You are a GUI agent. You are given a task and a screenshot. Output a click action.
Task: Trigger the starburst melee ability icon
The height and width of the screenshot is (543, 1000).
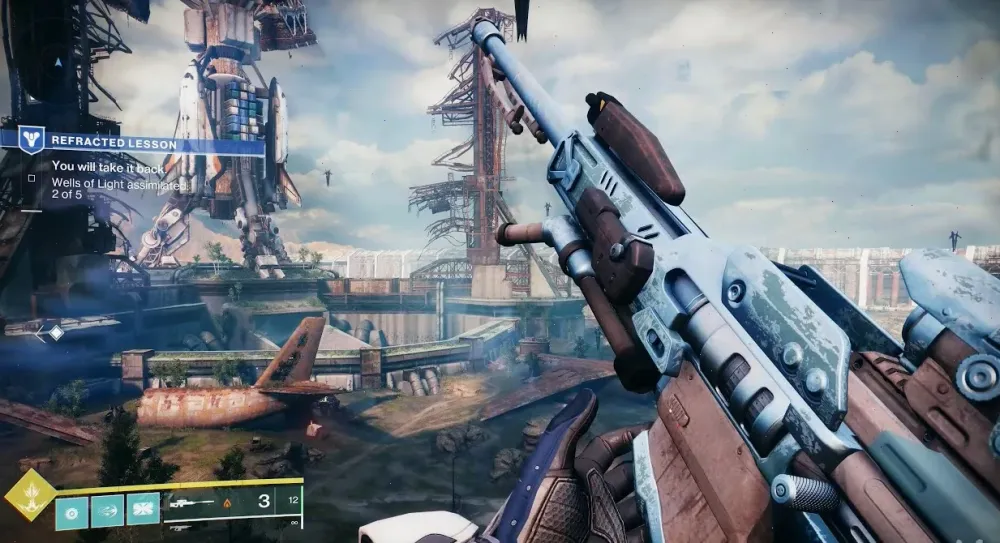(143, 509)
